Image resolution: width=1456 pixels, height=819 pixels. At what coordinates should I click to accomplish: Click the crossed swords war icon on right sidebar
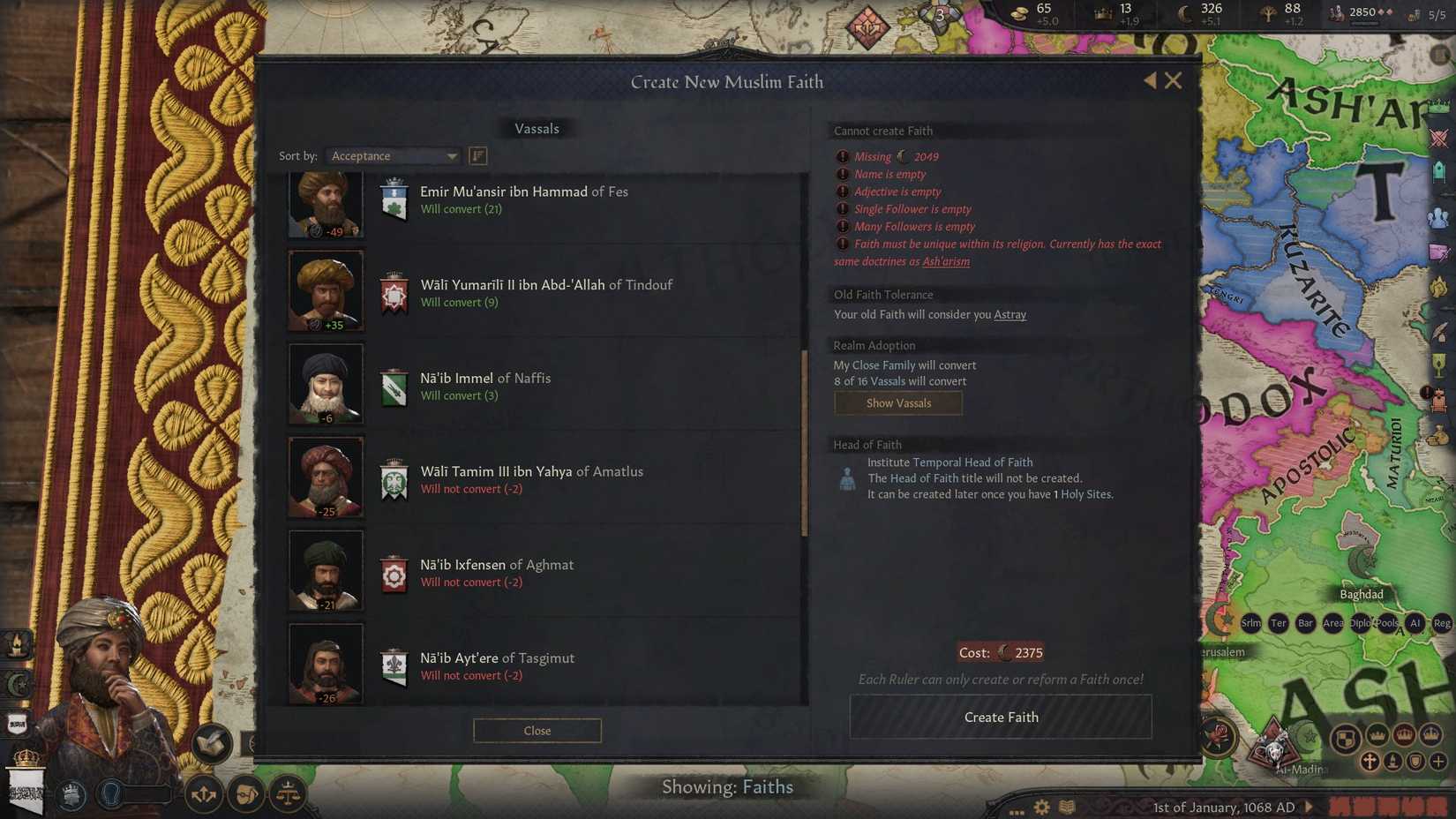point(1439,139)
